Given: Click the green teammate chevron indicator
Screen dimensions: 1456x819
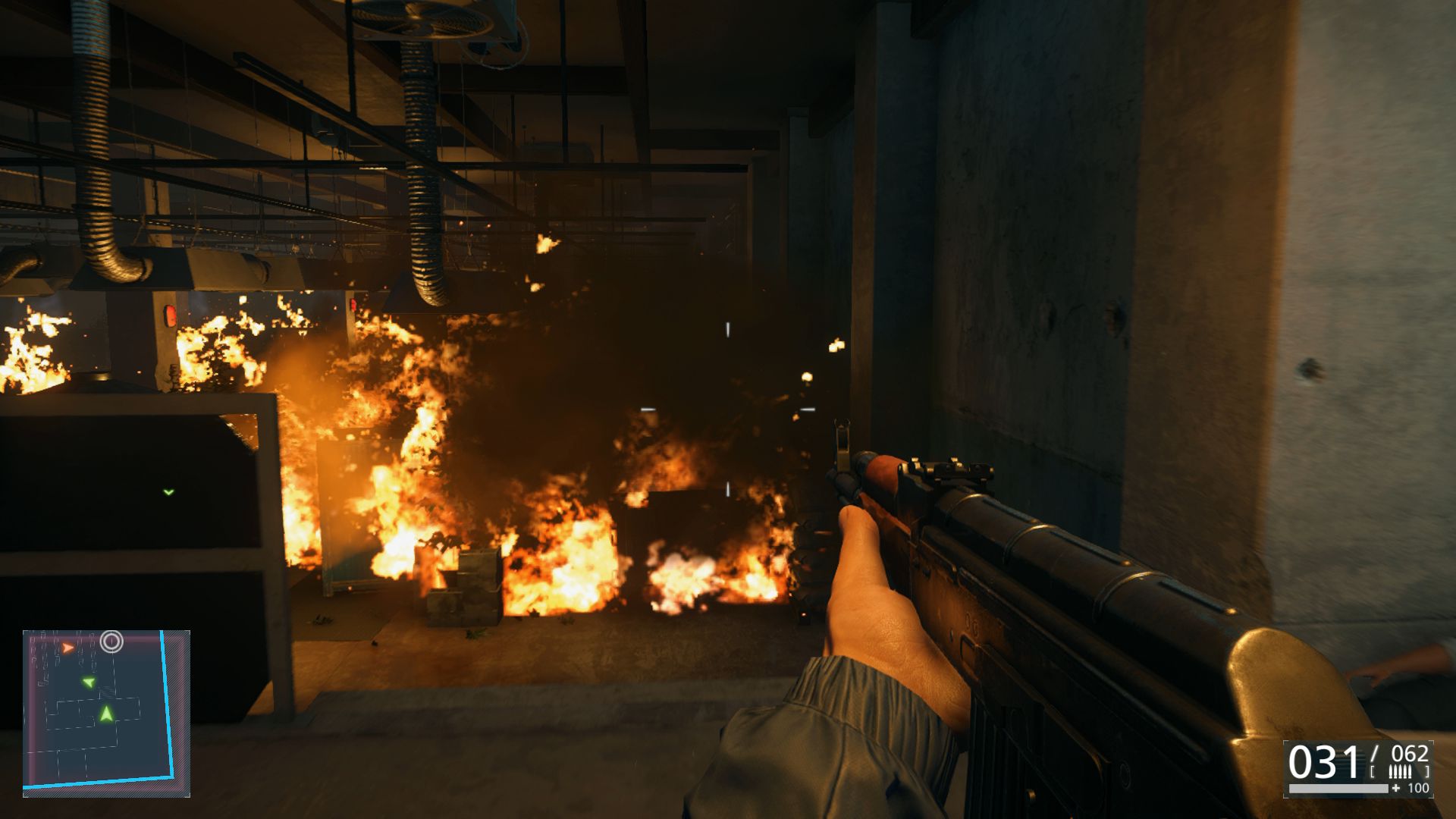Looking at the screenshot, I should [168, 493].
